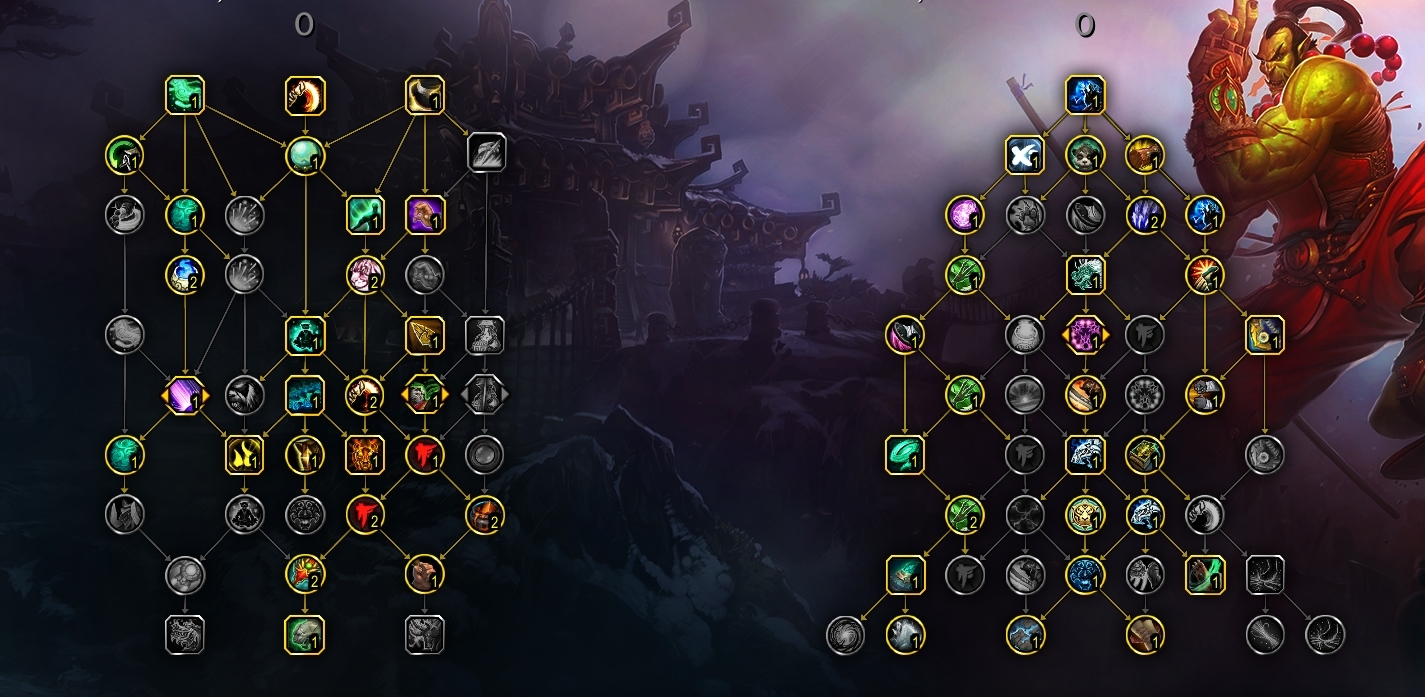Viewport: 1425px width, 697px height.
Task: Choose the flaming fist kick talent
Action: 305,95
